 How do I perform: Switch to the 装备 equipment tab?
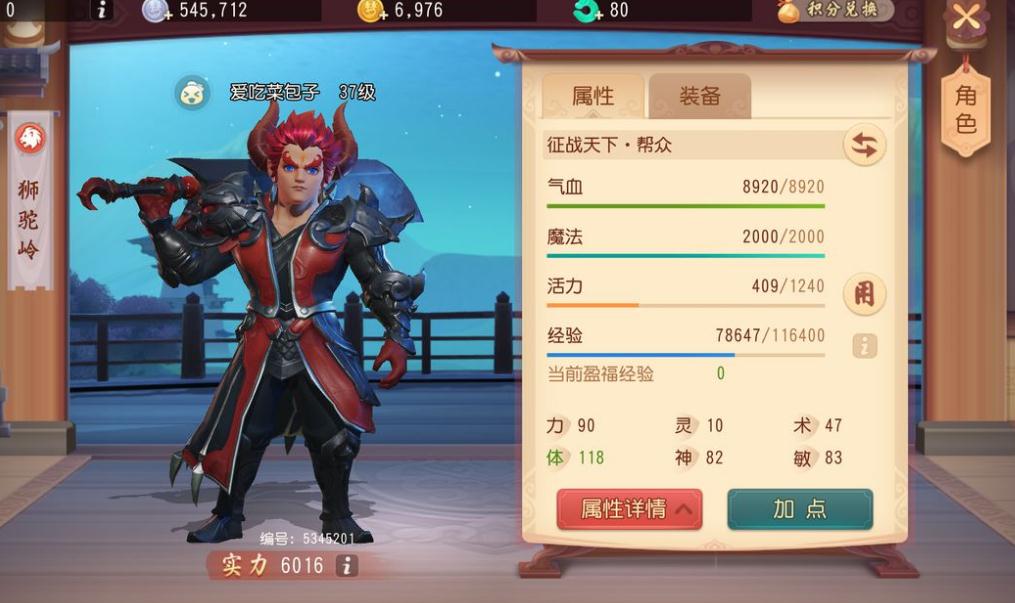tap(700, 96)
